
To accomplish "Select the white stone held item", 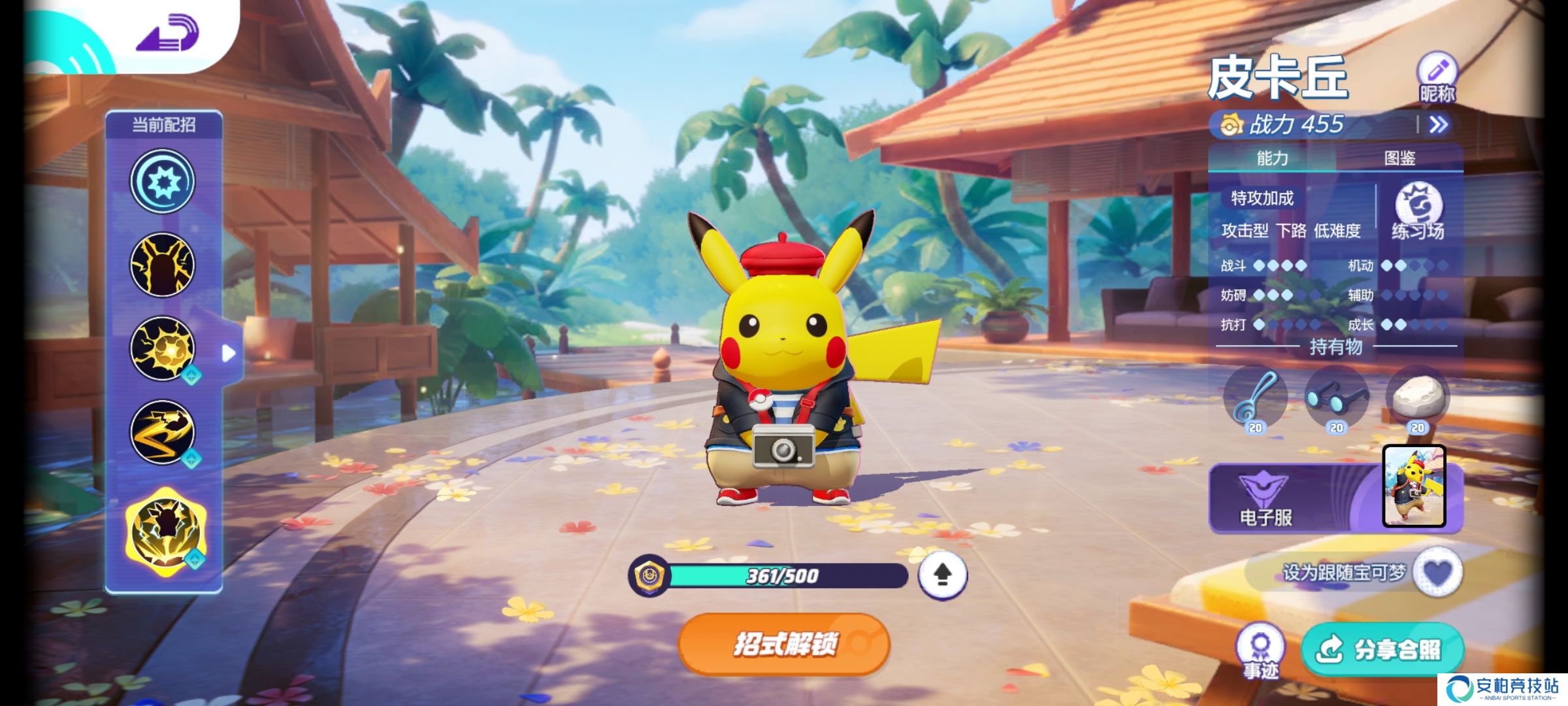I will tap(1417, 399).
